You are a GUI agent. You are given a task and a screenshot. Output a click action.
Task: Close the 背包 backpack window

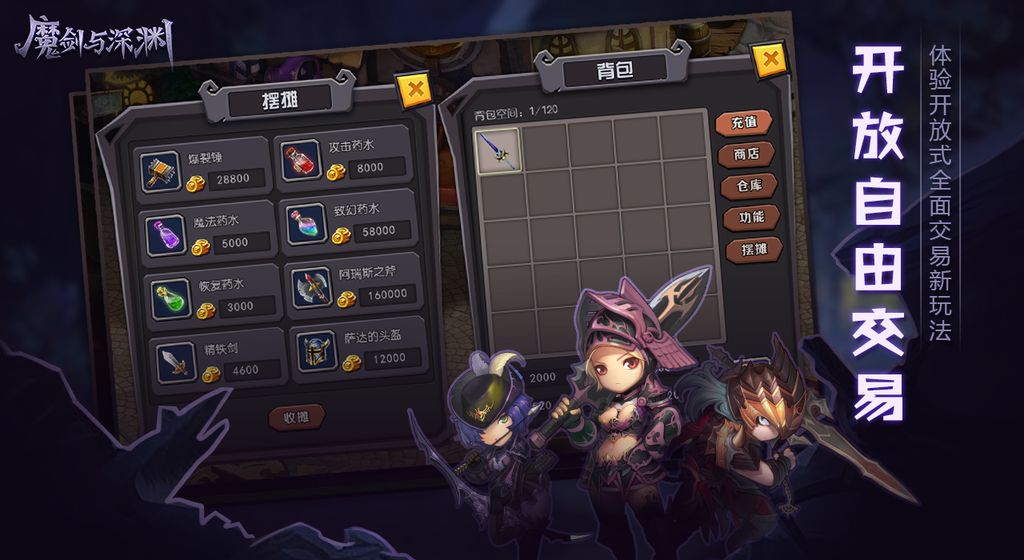pyautogui.click(x=769, y=59)
